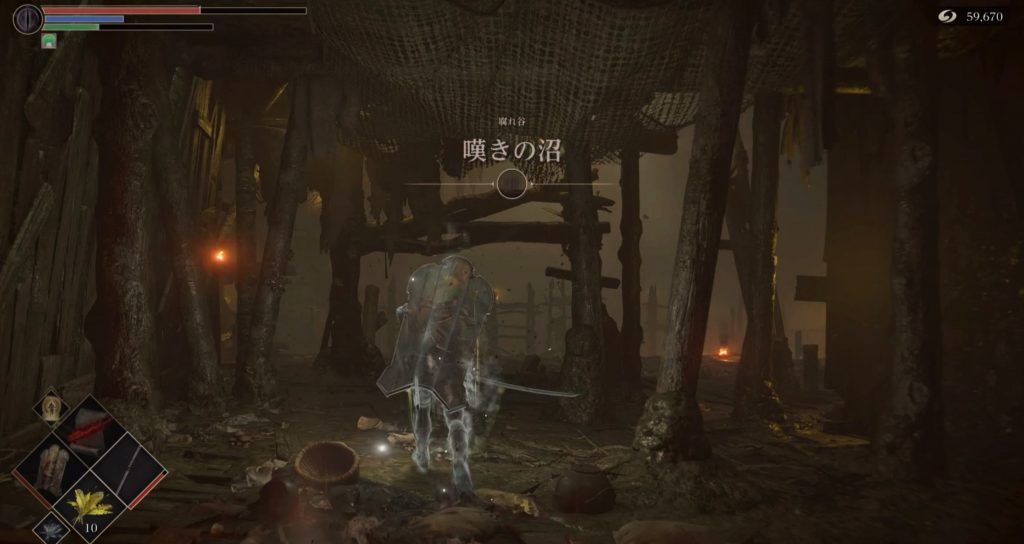Click the small white flower item slot
The image size is (1024, 544).
(50, 528)
